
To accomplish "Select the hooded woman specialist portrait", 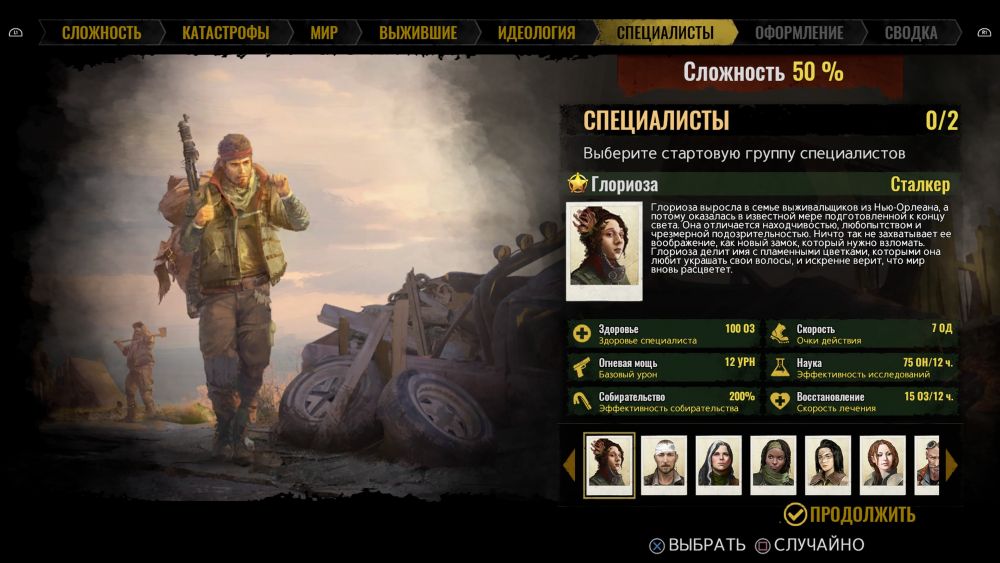I will pyautogui.click(x=719, y=465).
